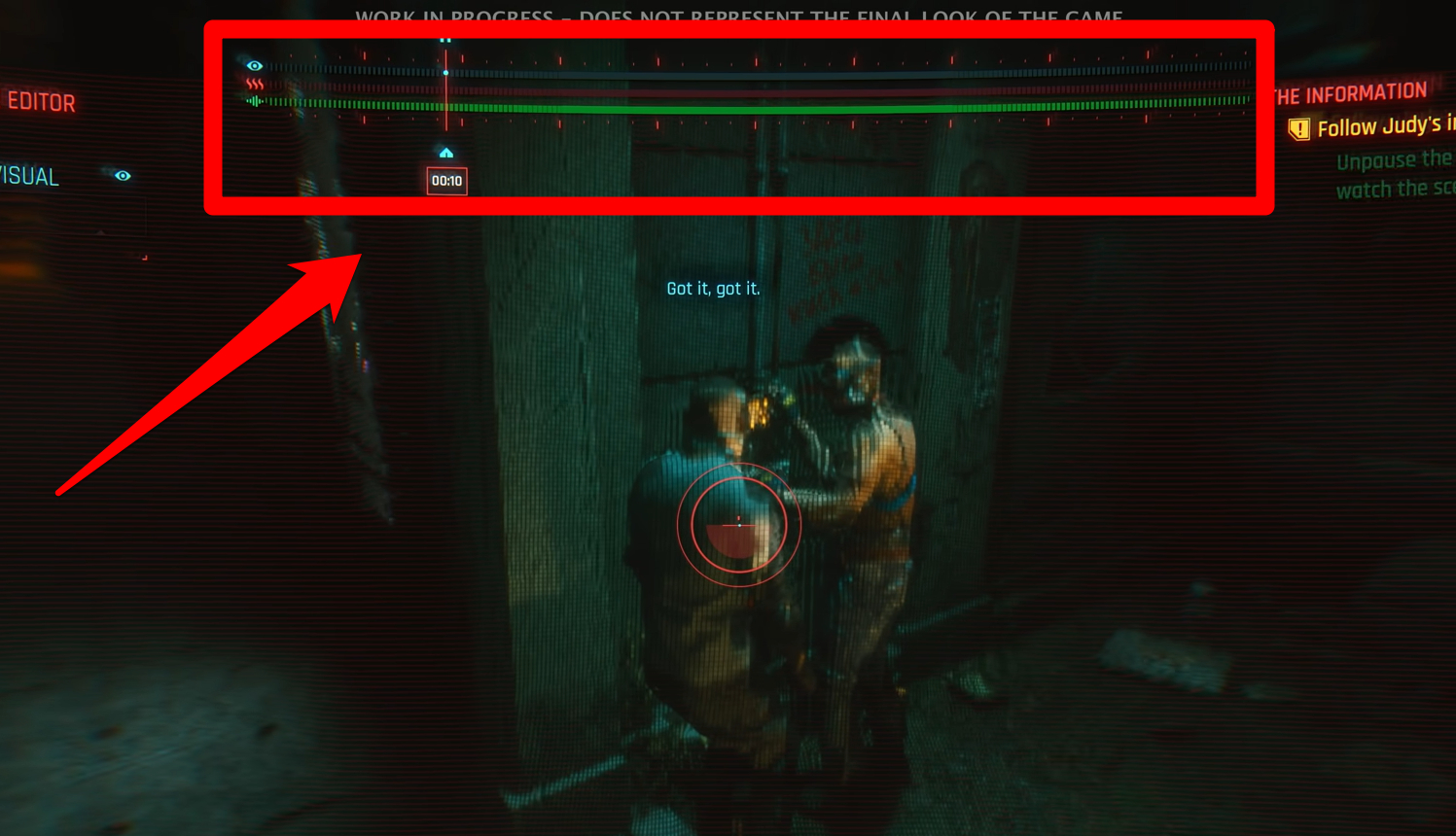Viewport: 1456px width, 836px height.
Task: Click the Follow Judy's instructions objective
Action: tap(1381, 127)
